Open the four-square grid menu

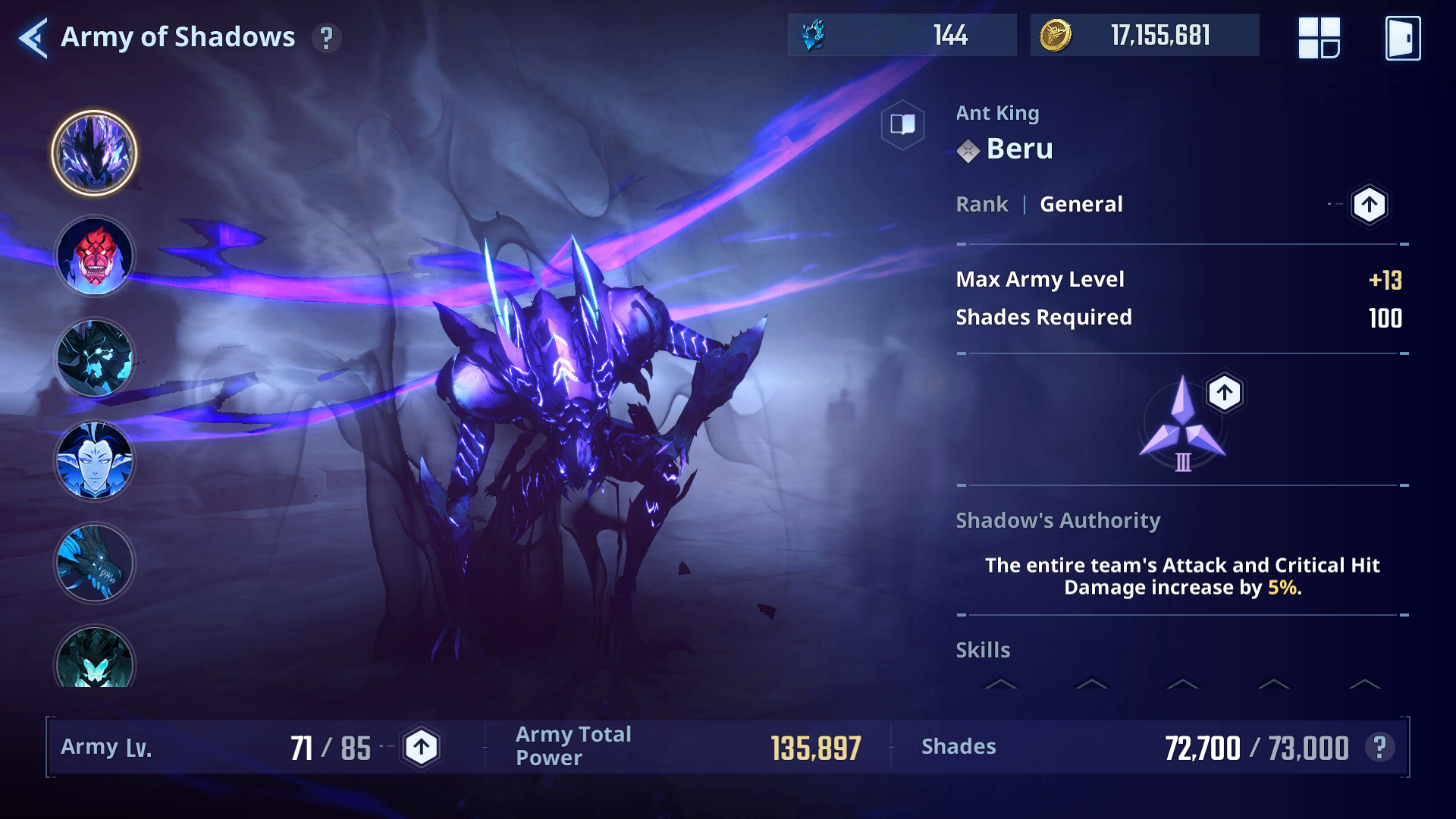(x=1319, y=38)
